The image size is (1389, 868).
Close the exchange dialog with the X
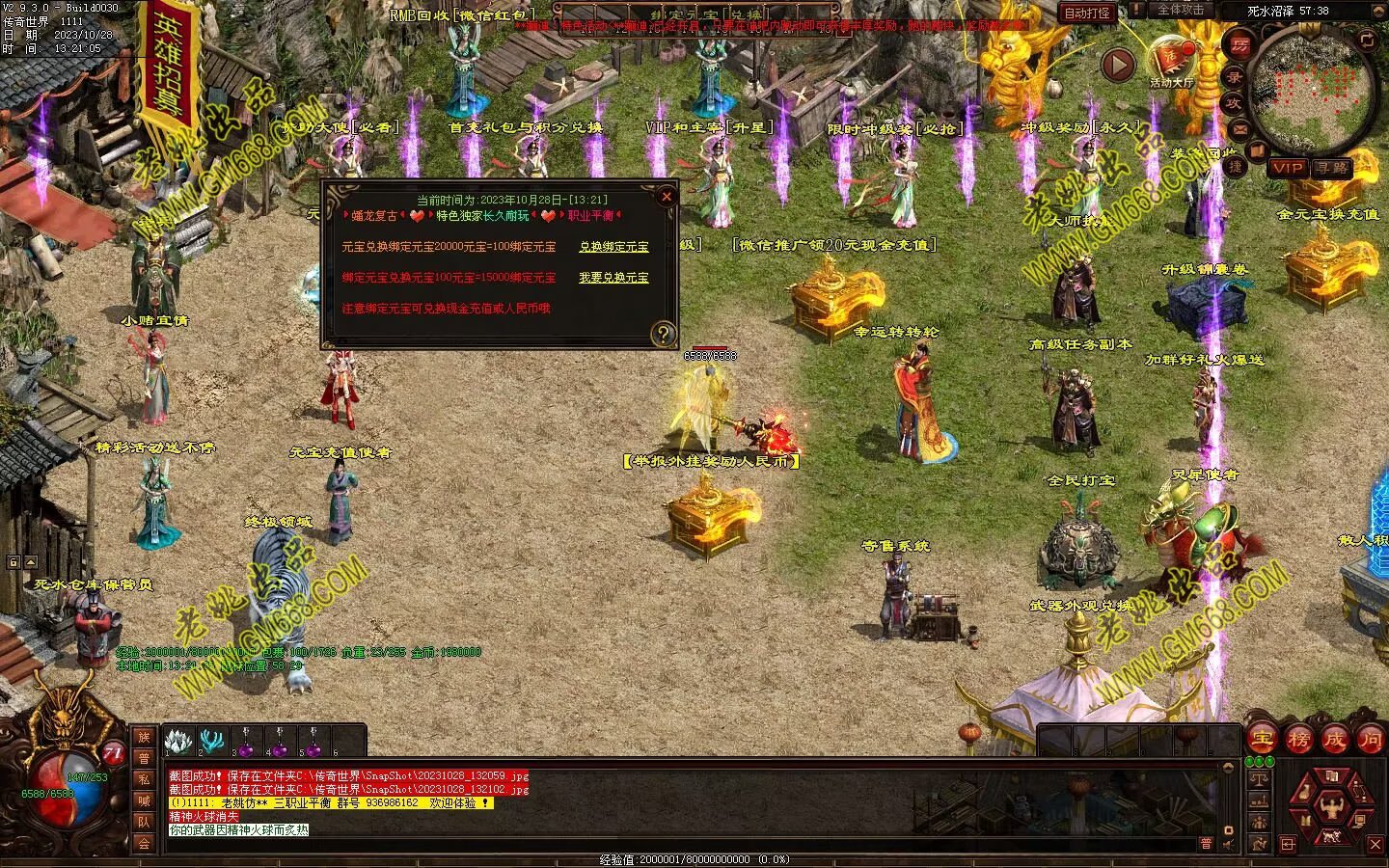point(666,197)
